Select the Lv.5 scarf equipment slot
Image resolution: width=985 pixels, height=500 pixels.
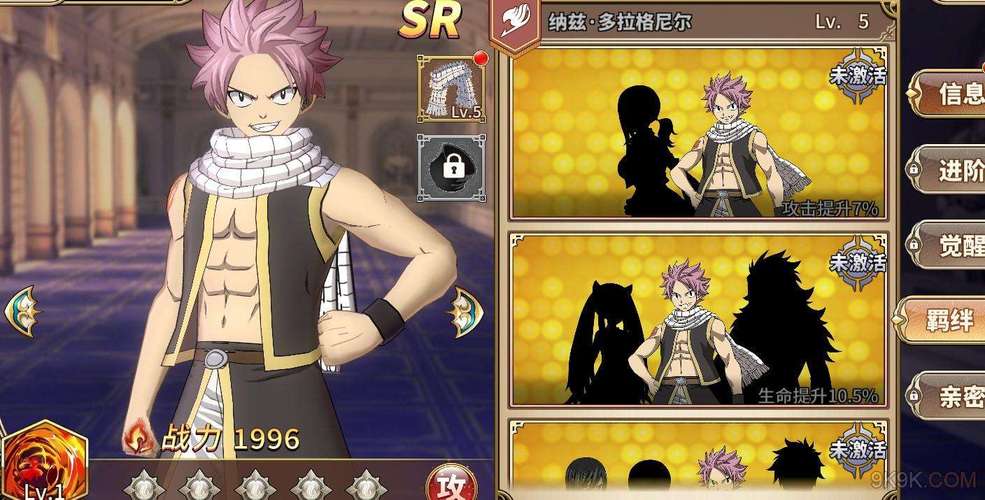click(x=450, y=89)
